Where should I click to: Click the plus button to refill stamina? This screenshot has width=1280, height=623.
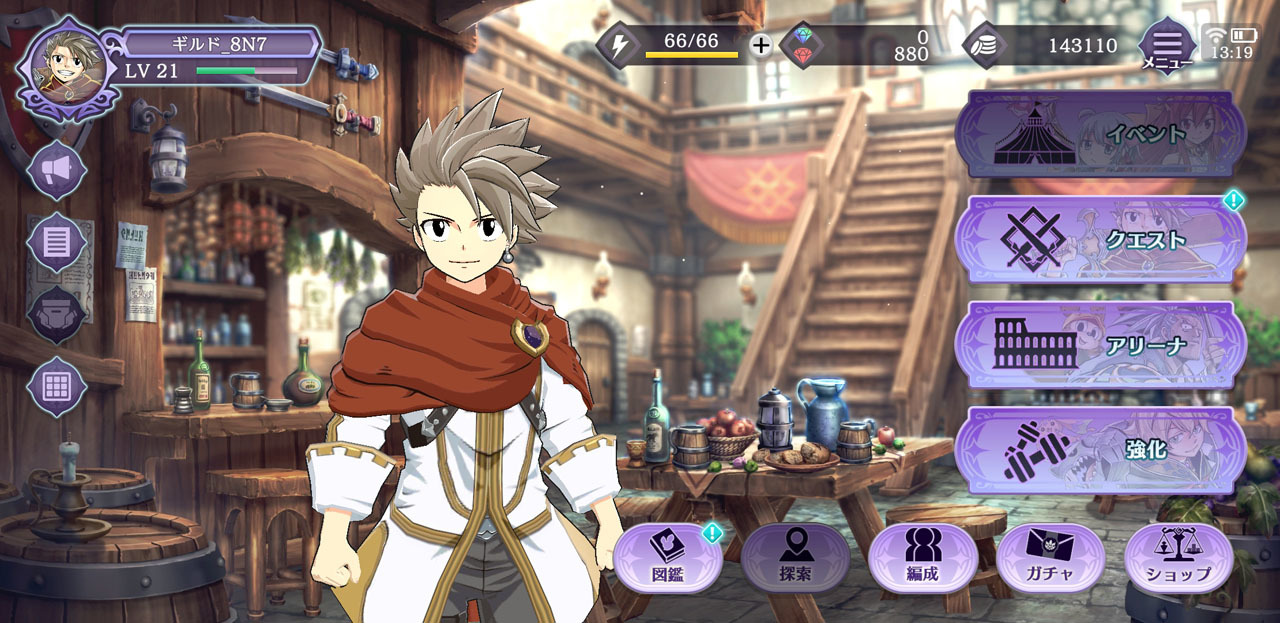pos(761,45)
